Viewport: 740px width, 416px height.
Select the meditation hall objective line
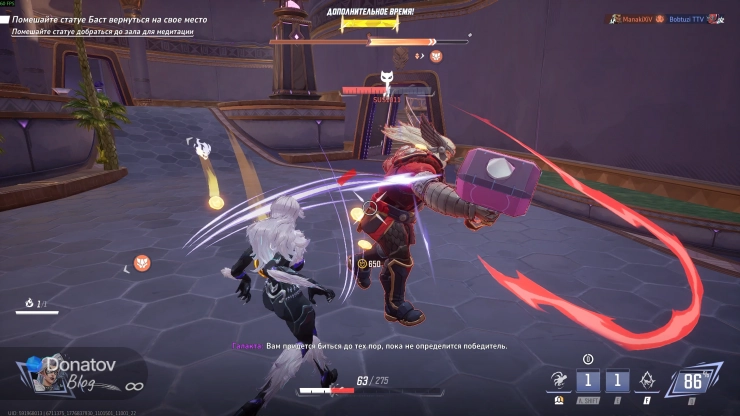tap(102, 32)
